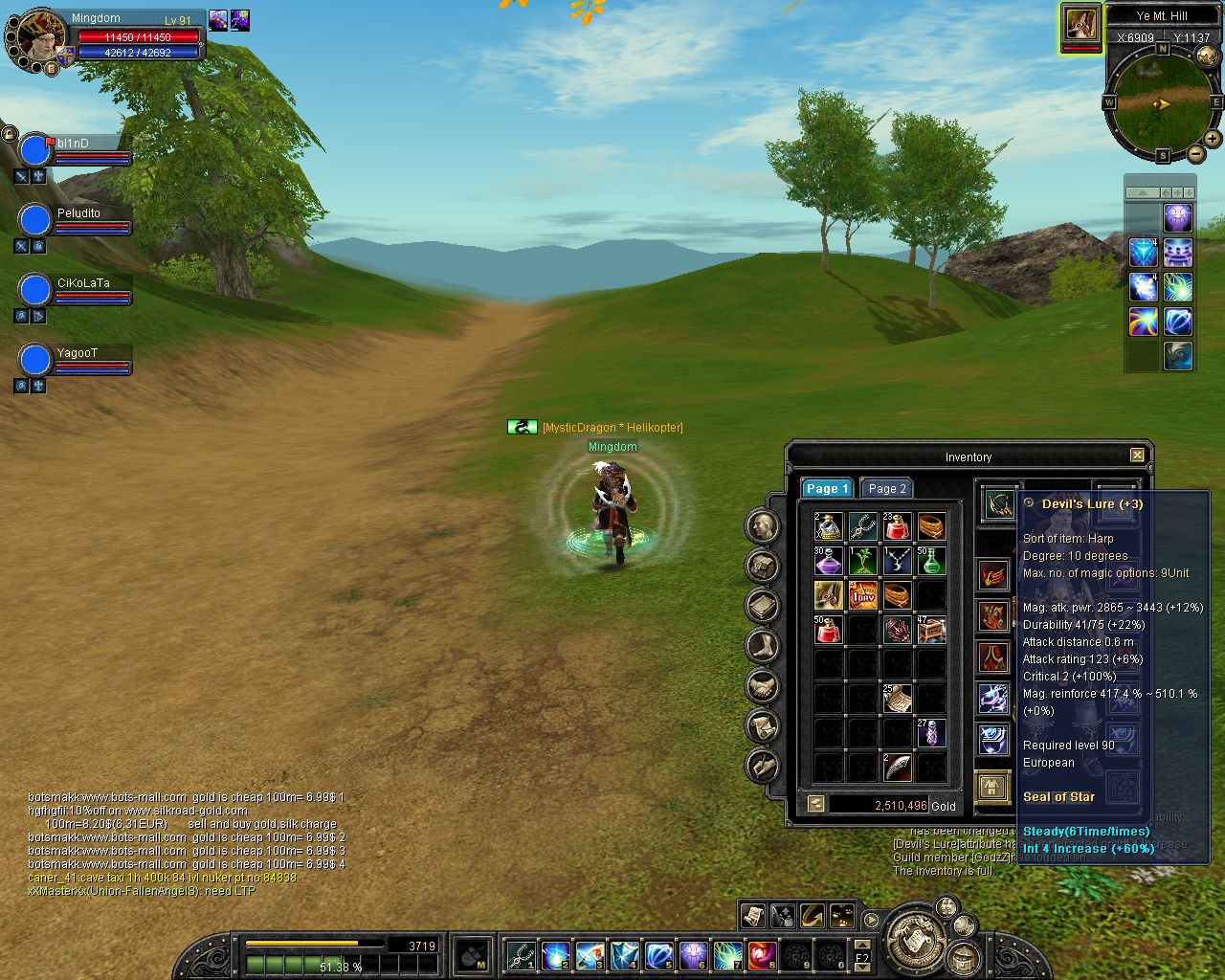This screenshot has height=980, width=1225.
Task: Select the green potion stack of 50
Action: (931, 561)
